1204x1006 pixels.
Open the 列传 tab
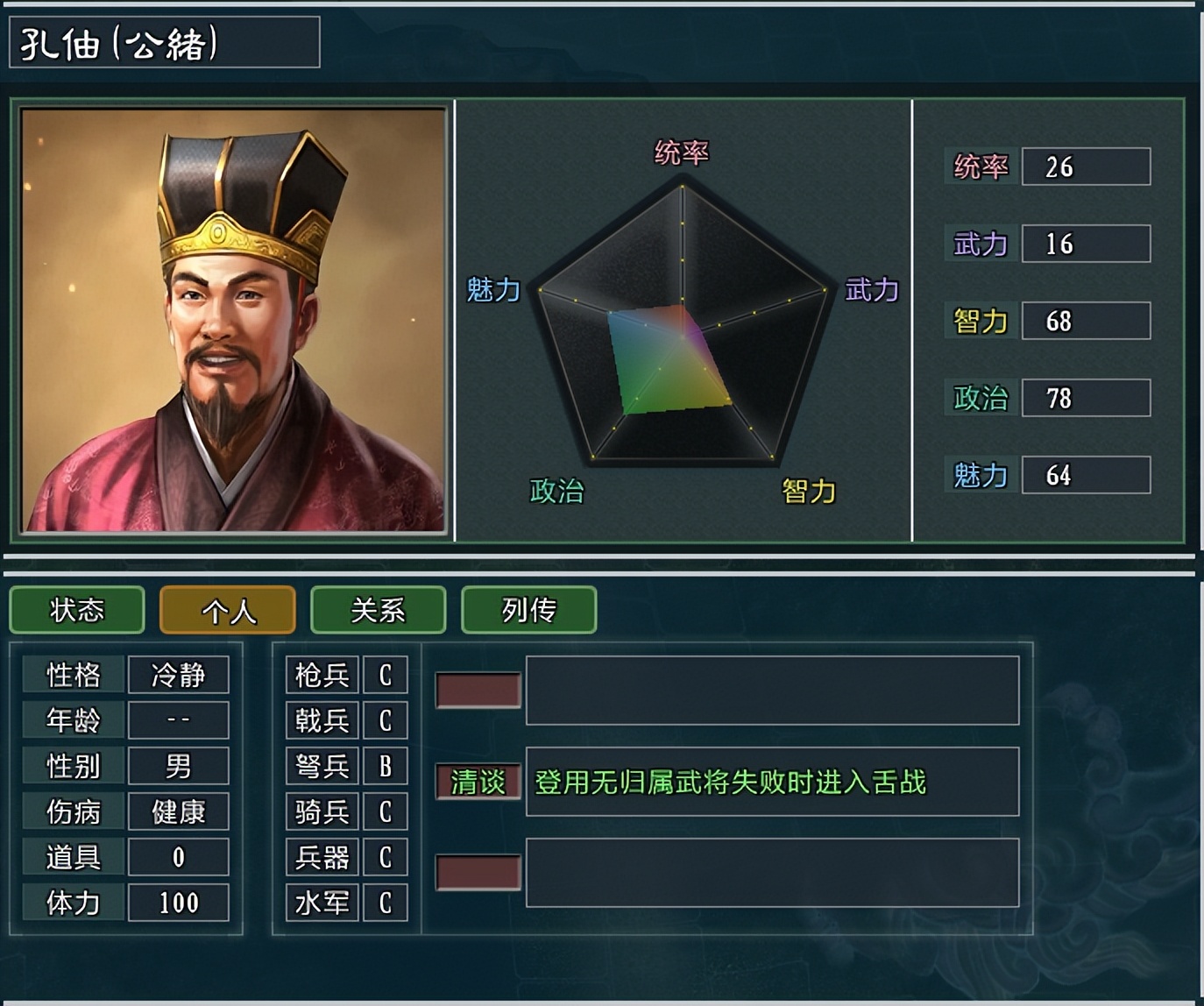coord(528,610)
